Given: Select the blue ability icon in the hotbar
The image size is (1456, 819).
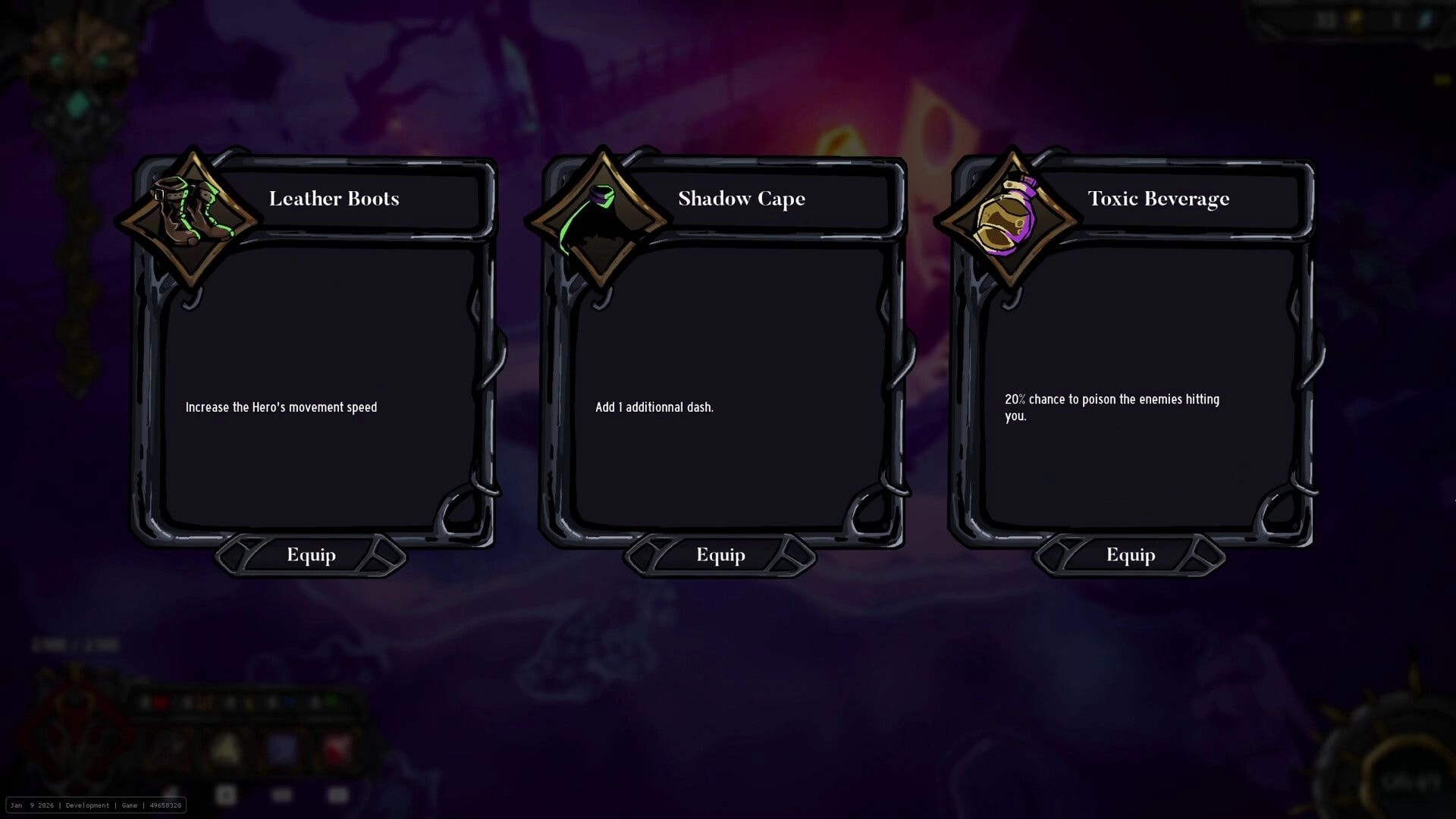Looking at the screenshot, I should (x=281, y=749).
